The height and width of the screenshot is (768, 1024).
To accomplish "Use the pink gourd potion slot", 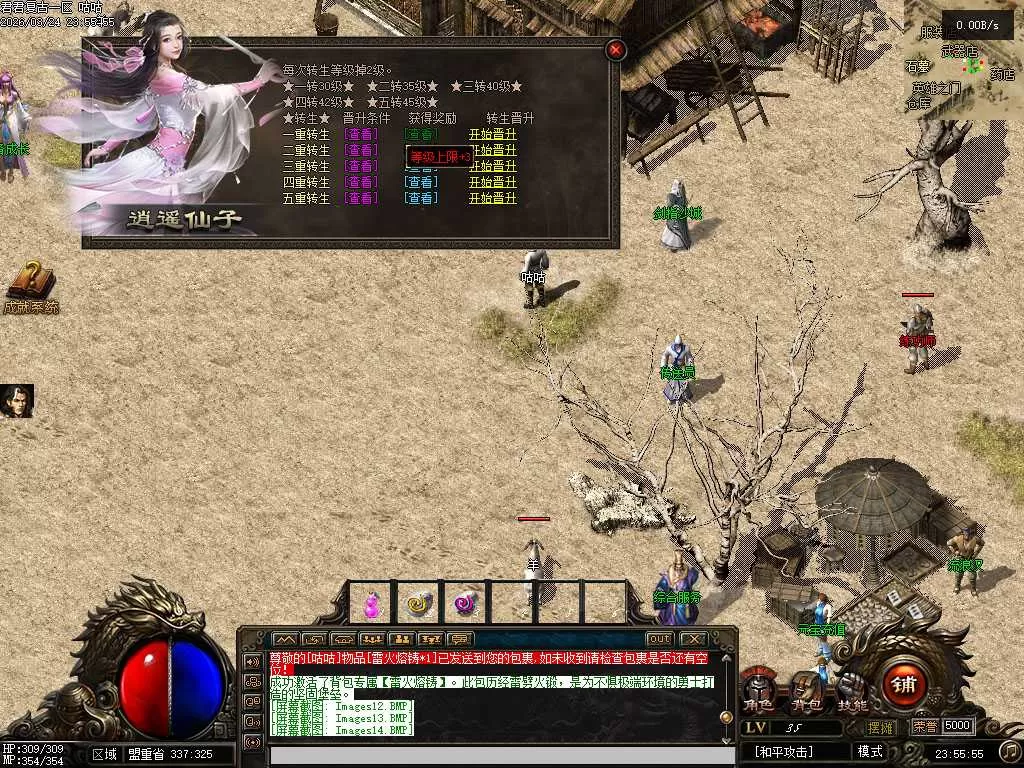I will [372, 603].
